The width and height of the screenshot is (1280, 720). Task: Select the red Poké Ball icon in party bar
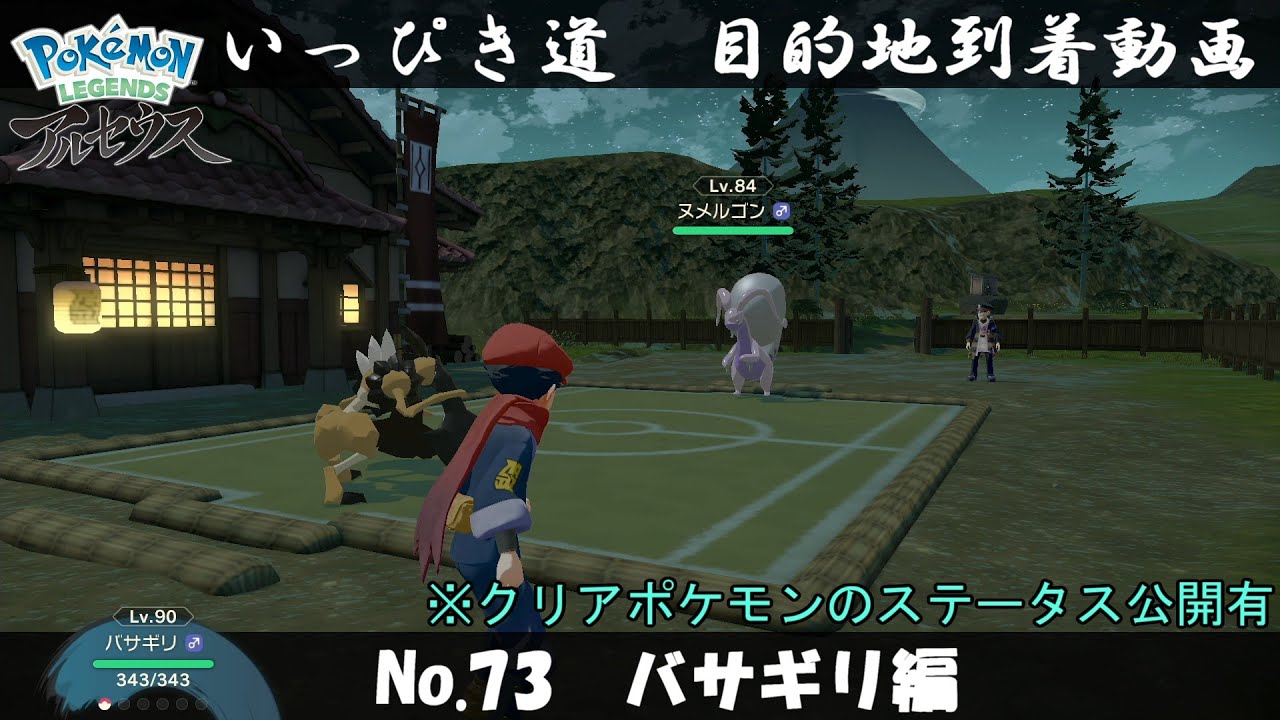pyautogui.click(x=105, y=703)
